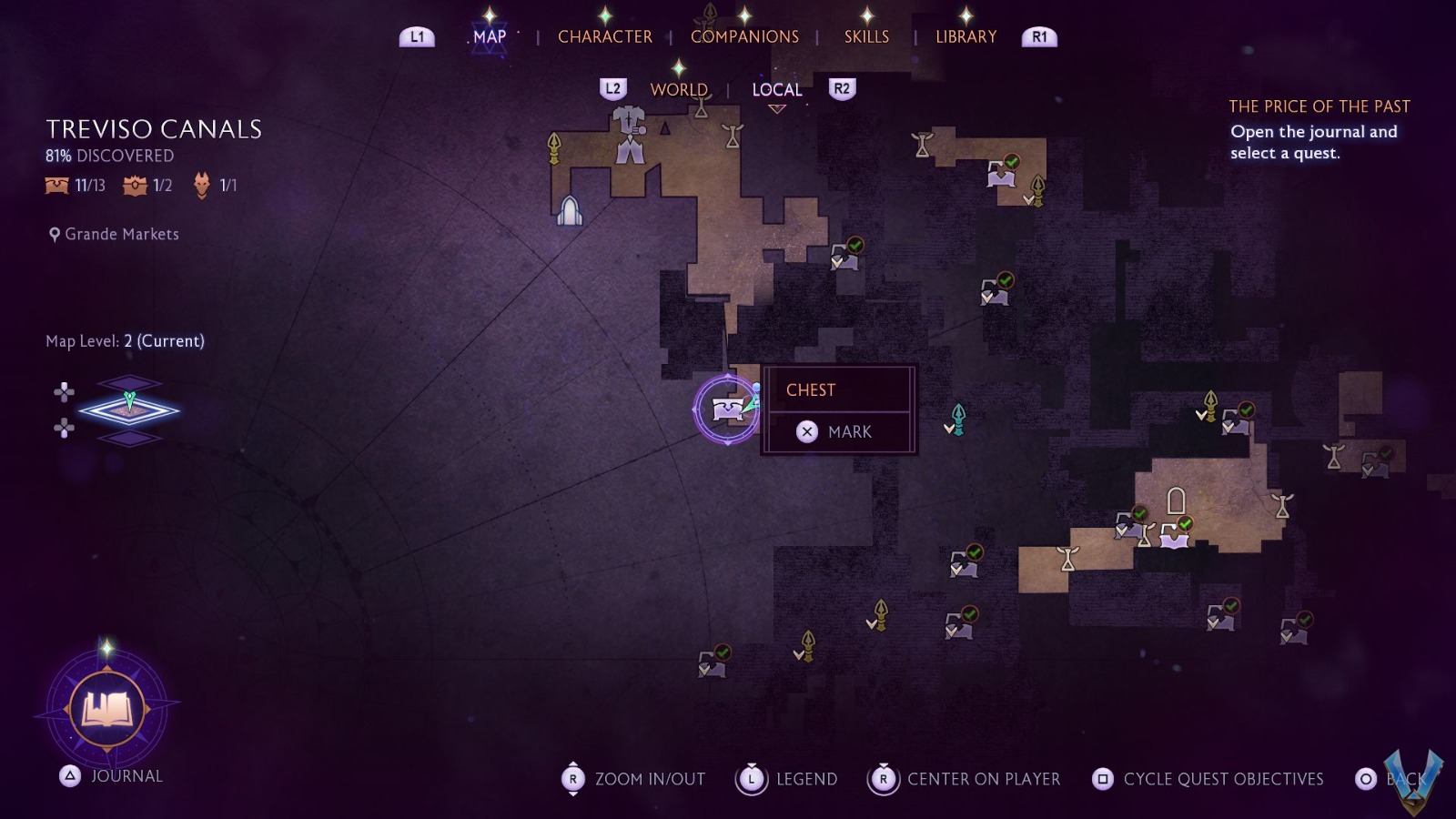Image resolution: width=1456 pixels, height=819 pixels.
Task: Choose Cycle Quest Objectives
Action: pyautogui.click(x=1208, y=779)
